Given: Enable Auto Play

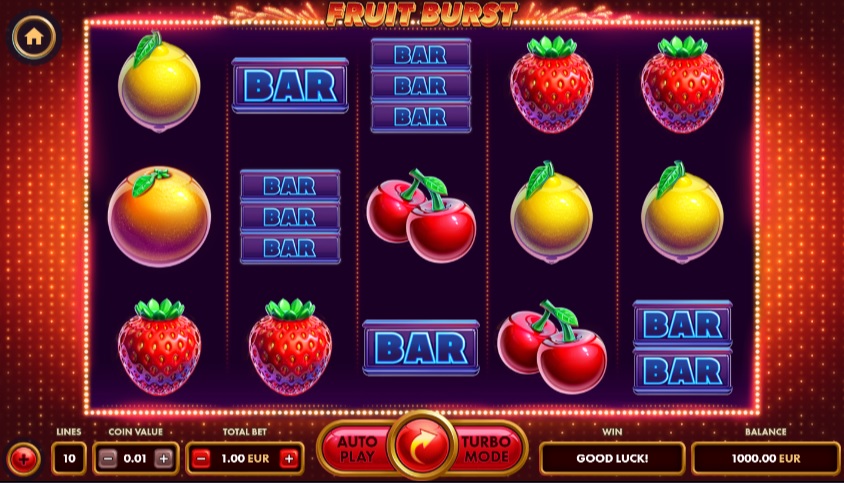Looking at the screenshot, I should pos(356,449).
